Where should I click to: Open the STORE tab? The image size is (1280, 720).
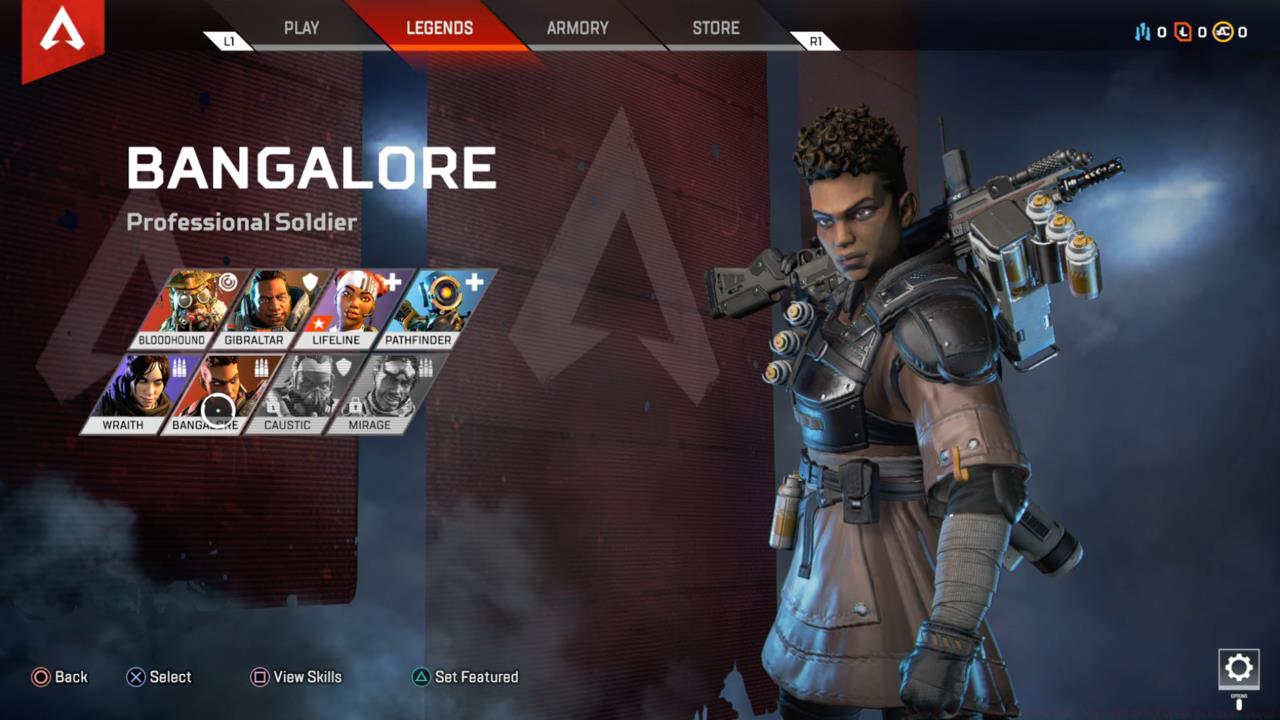(714, 28)
